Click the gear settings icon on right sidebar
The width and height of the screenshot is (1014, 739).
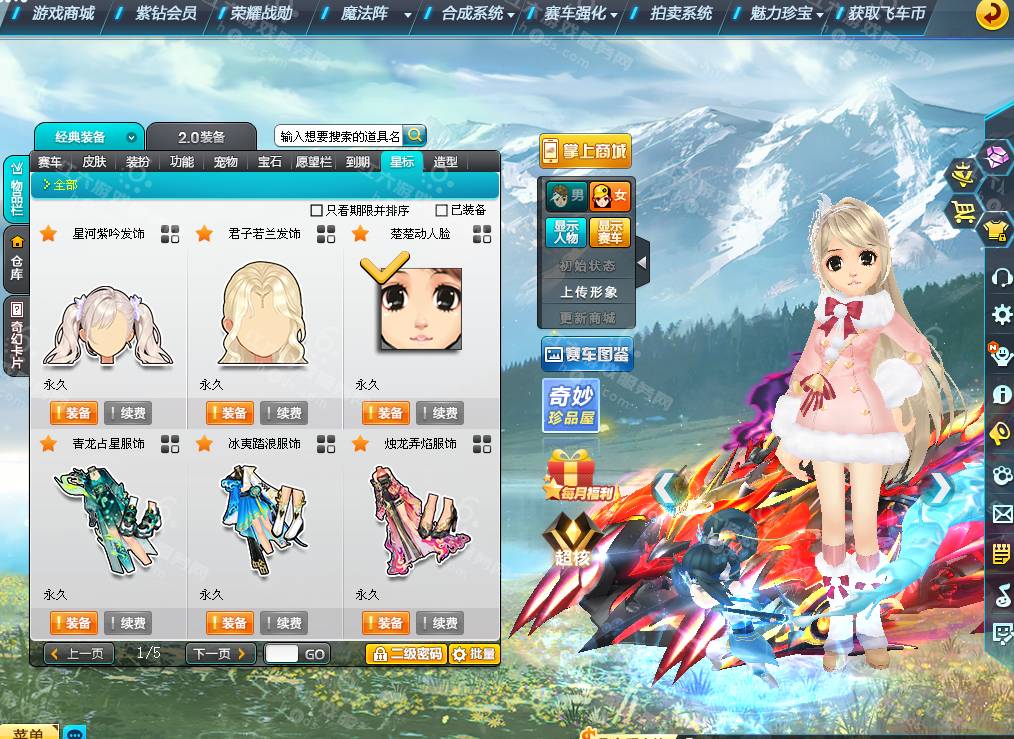[1001, 315]
